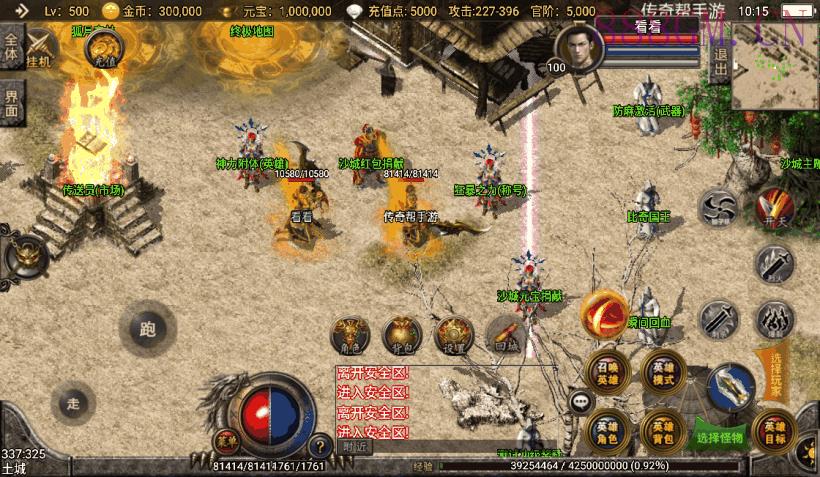Screen dimensions: 820x477
Task: Open the chat speech bubble button
Action: point(582,402)
